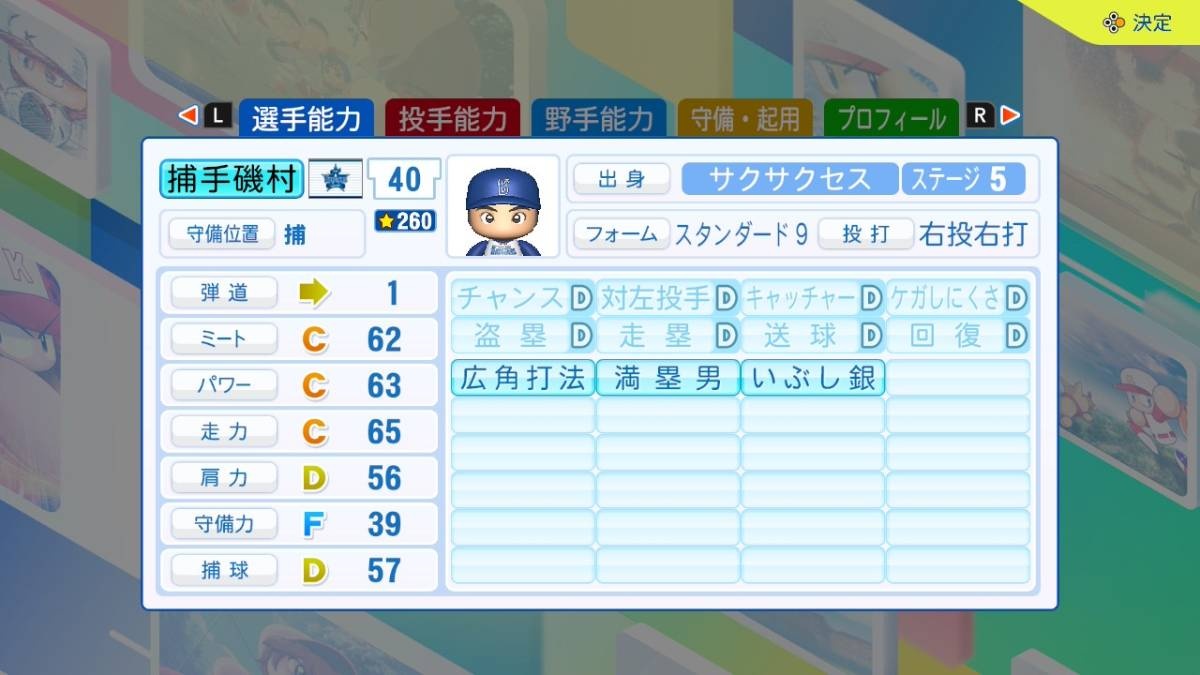Click the 対左投手 ability cell
Image resolution: width=1200 pixels, height=675 pixels.
[668, 297]
